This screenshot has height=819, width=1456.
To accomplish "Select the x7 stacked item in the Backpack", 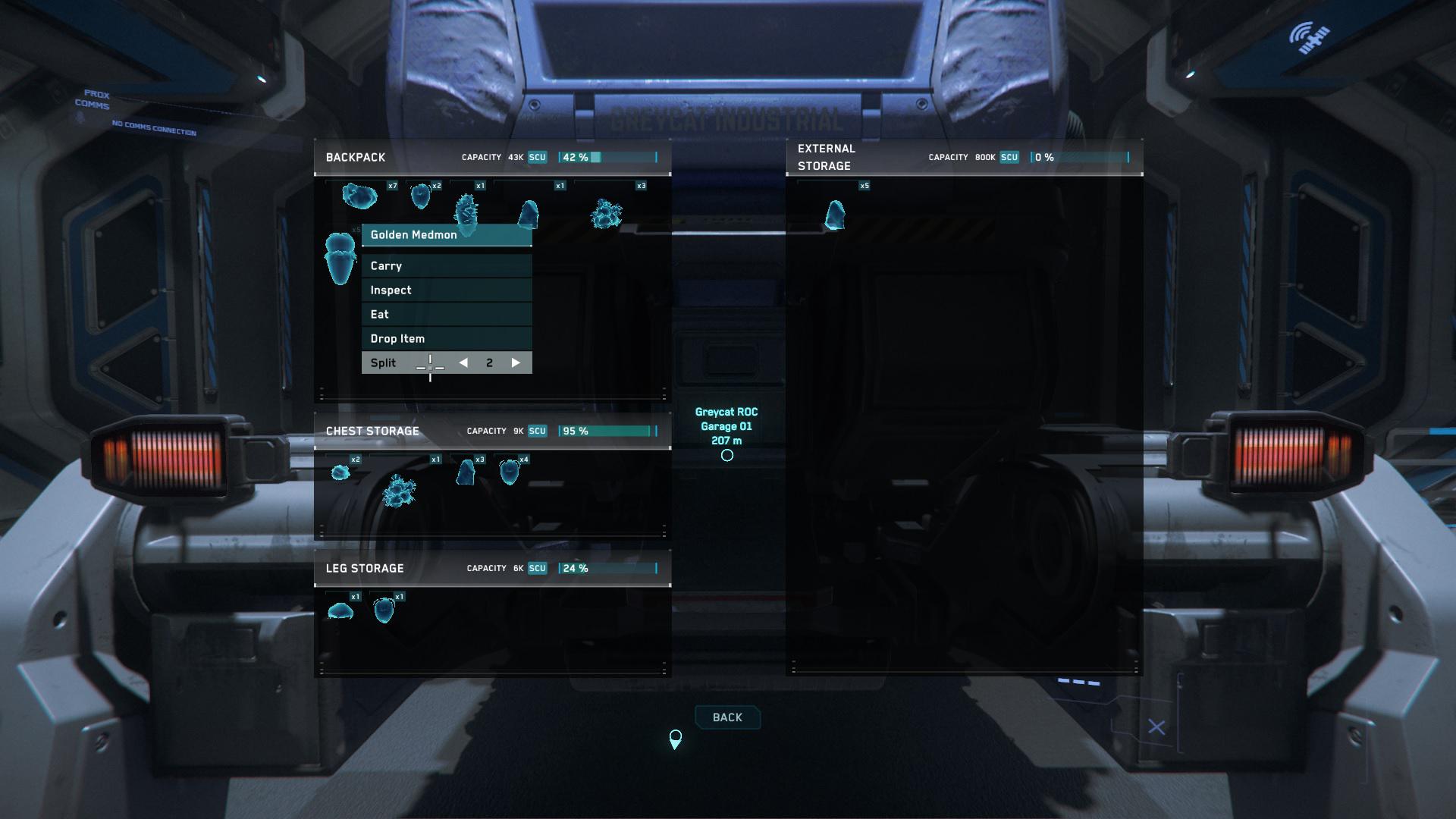I will point(360,197).
